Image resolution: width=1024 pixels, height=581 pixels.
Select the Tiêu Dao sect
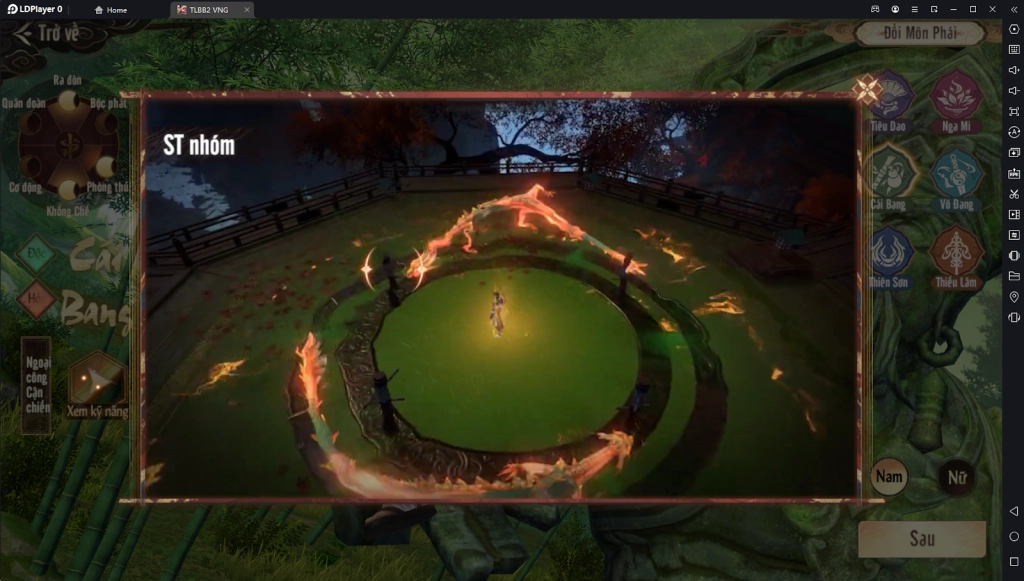pos(889,98)
